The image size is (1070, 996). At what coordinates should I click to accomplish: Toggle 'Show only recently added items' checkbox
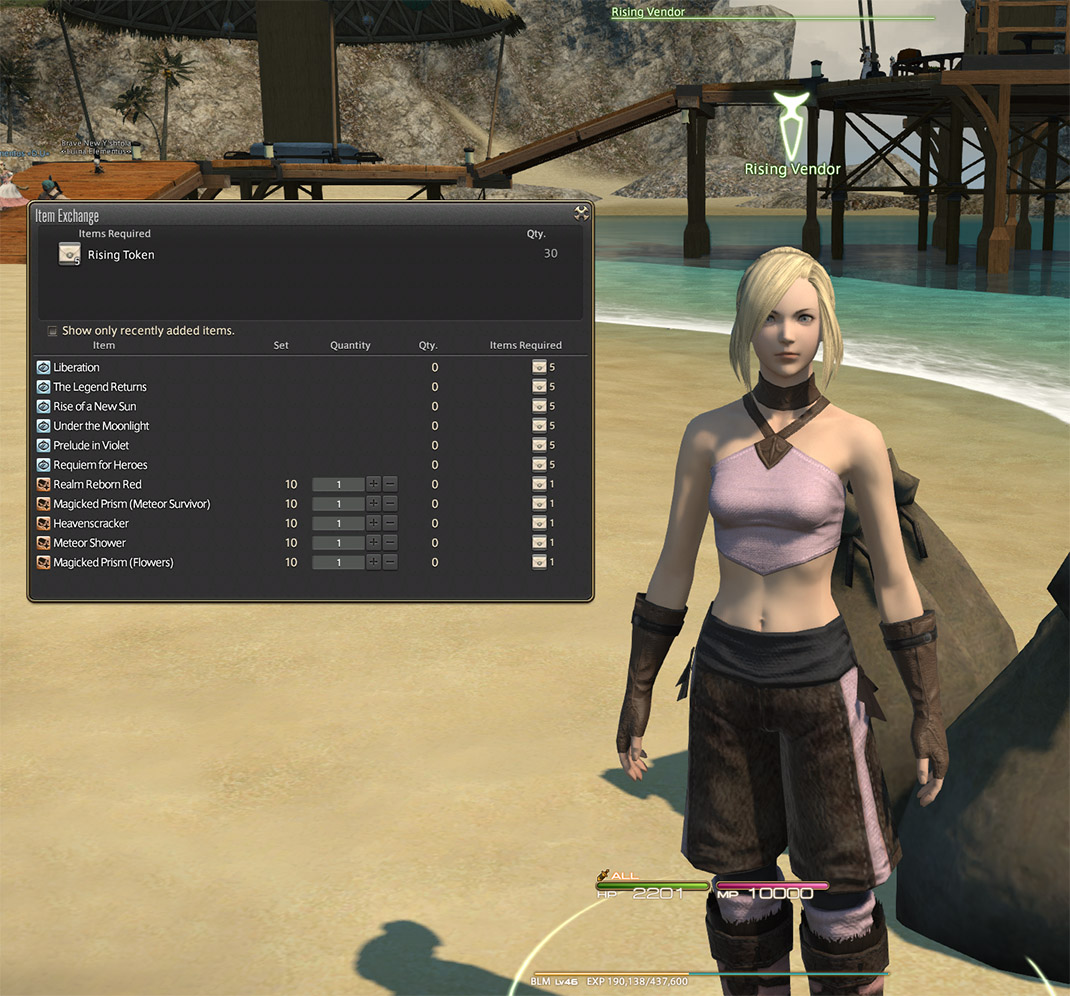pyautogui.click(x=53, y=331)
